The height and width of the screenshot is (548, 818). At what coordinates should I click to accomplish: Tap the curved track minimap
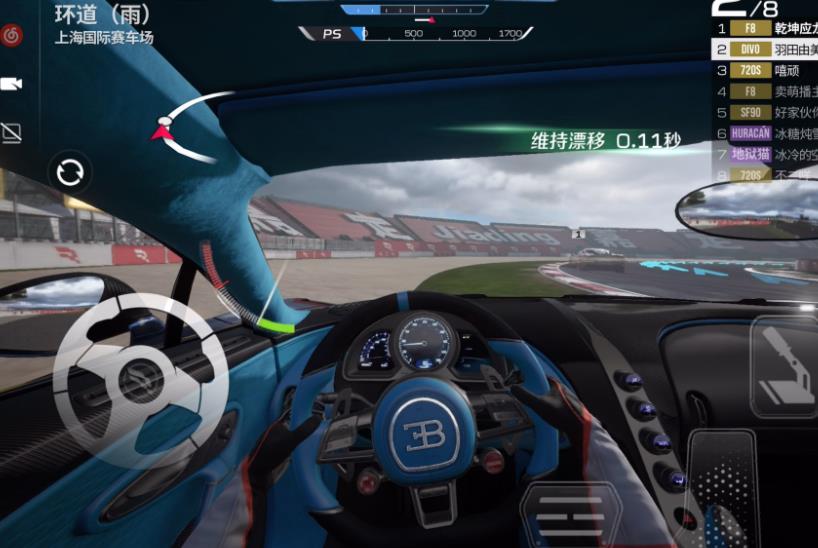192,127
